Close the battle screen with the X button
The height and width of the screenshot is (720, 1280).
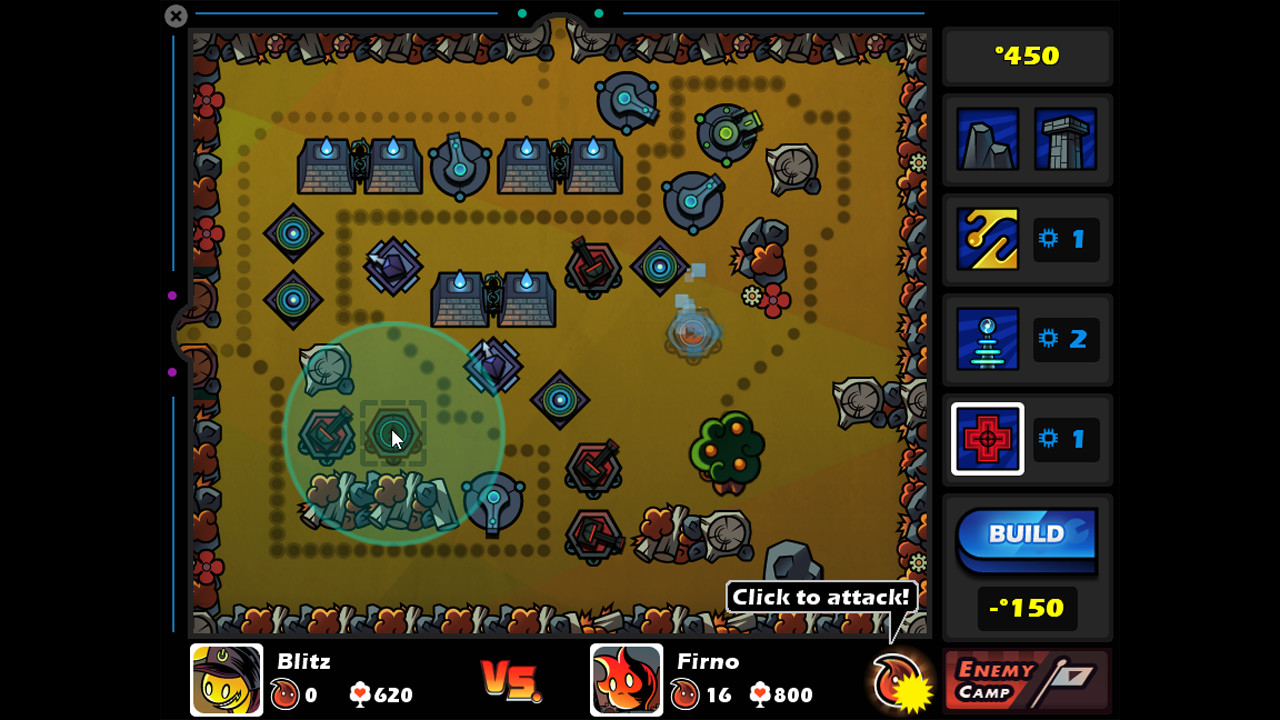(x=175, y=16)
